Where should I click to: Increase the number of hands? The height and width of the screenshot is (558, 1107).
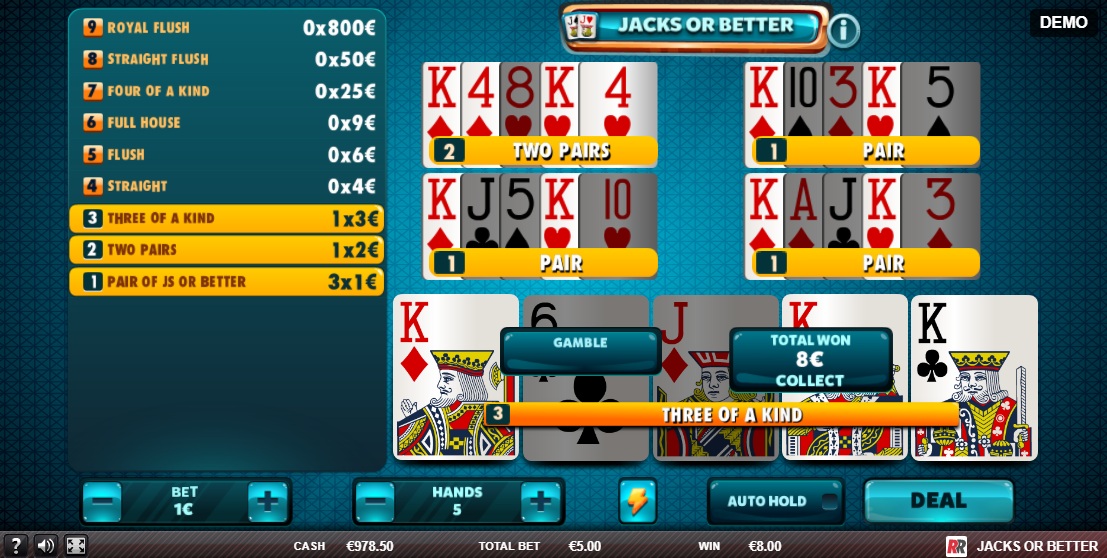point(540,500)
